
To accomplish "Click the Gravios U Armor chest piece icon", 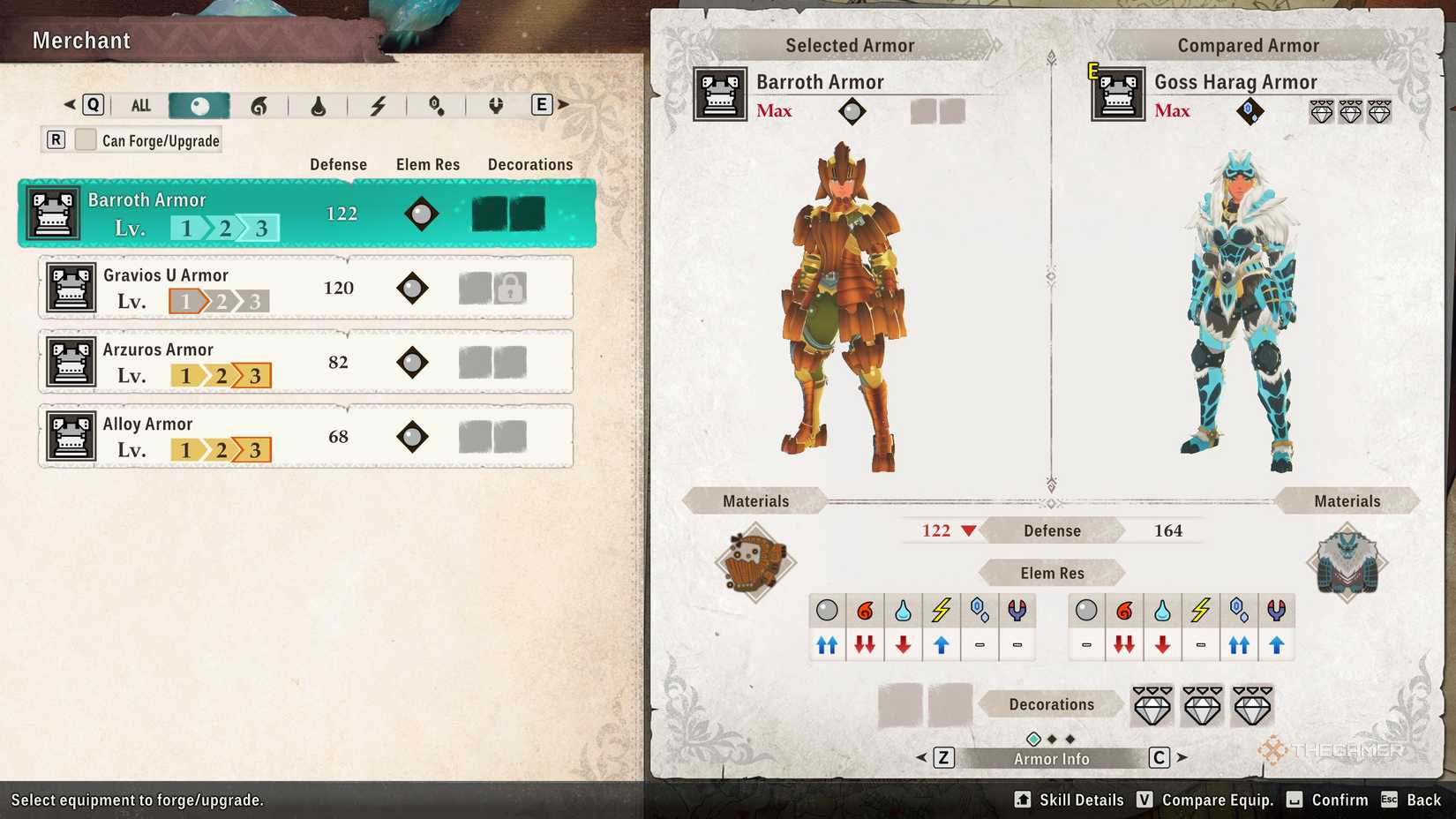I will pos(71,288).
